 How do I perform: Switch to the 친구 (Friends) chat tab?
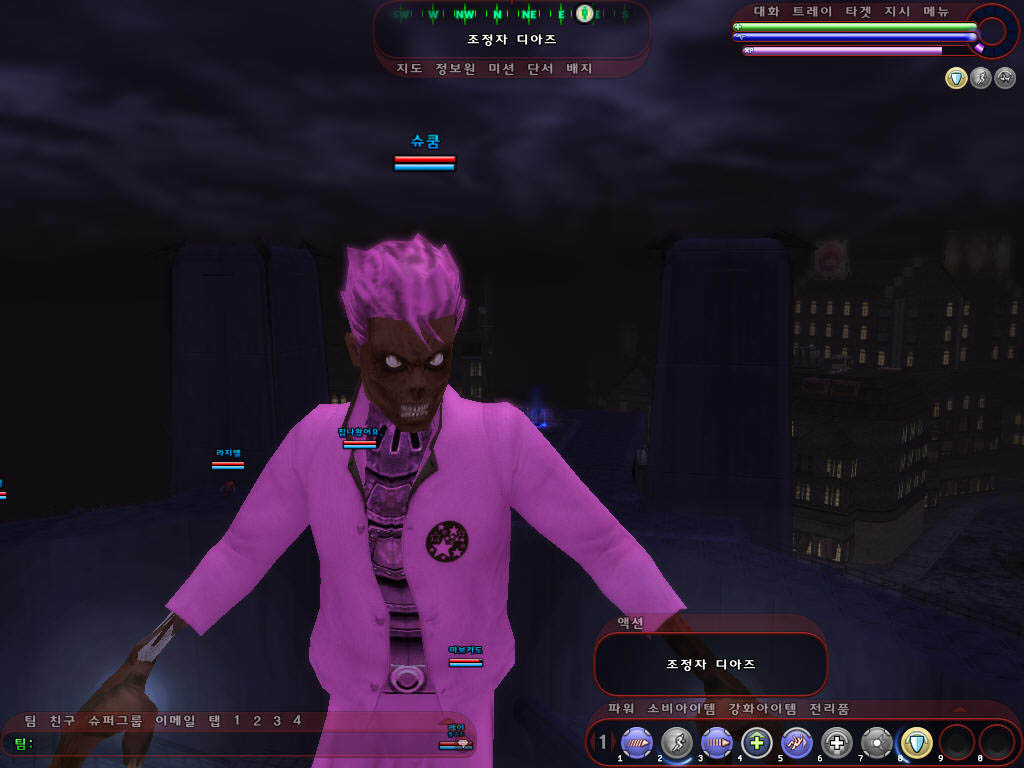click(62, 720)
